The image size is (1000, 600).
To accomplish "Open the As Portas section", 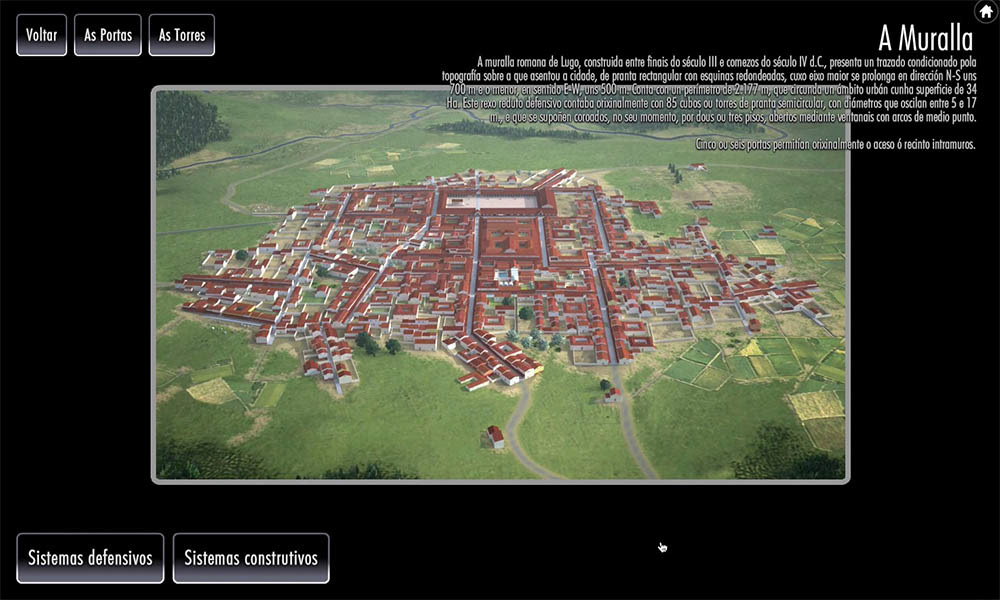I will (108, 35).
